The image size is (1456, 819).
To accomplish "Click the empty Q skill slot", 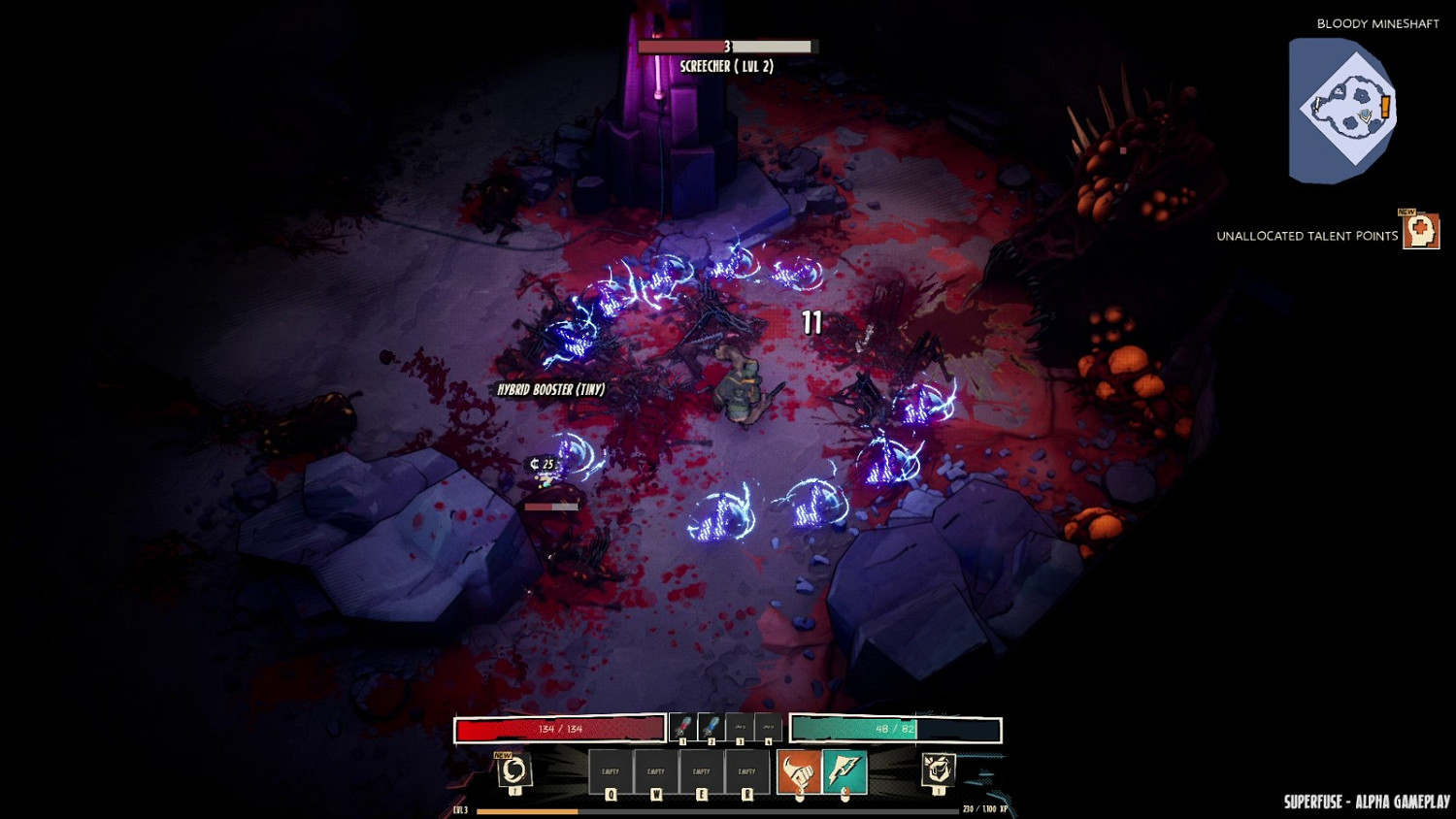I will pos(611,770).
